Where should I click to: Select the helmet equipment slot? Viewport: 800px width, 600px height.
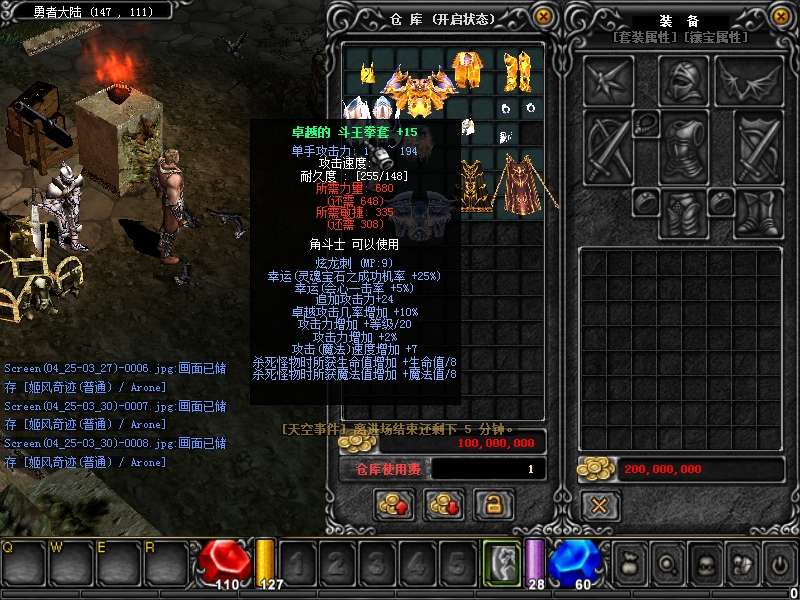684,80
